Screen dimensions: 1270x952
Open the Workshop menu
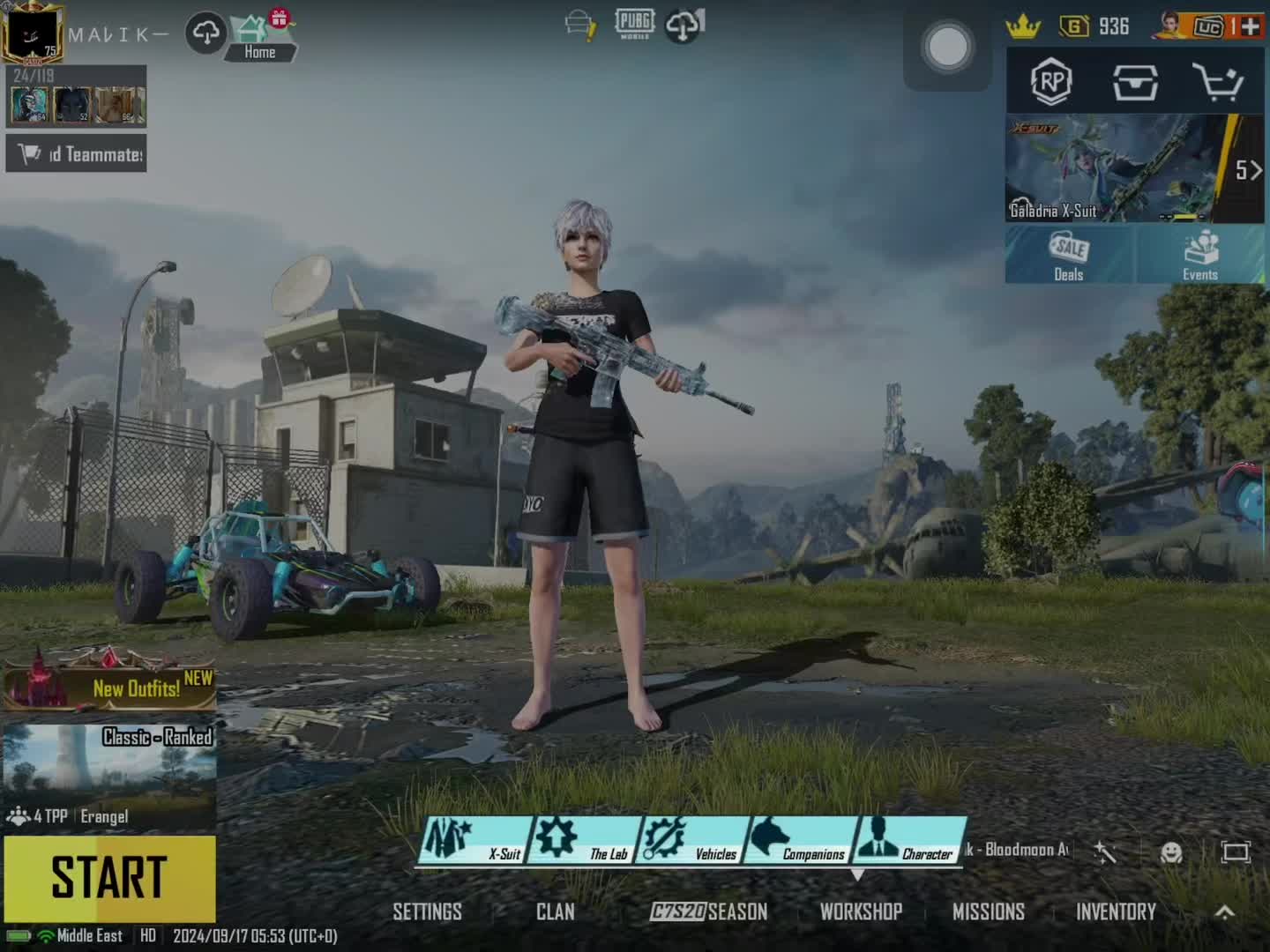click(x=861, y=911)
